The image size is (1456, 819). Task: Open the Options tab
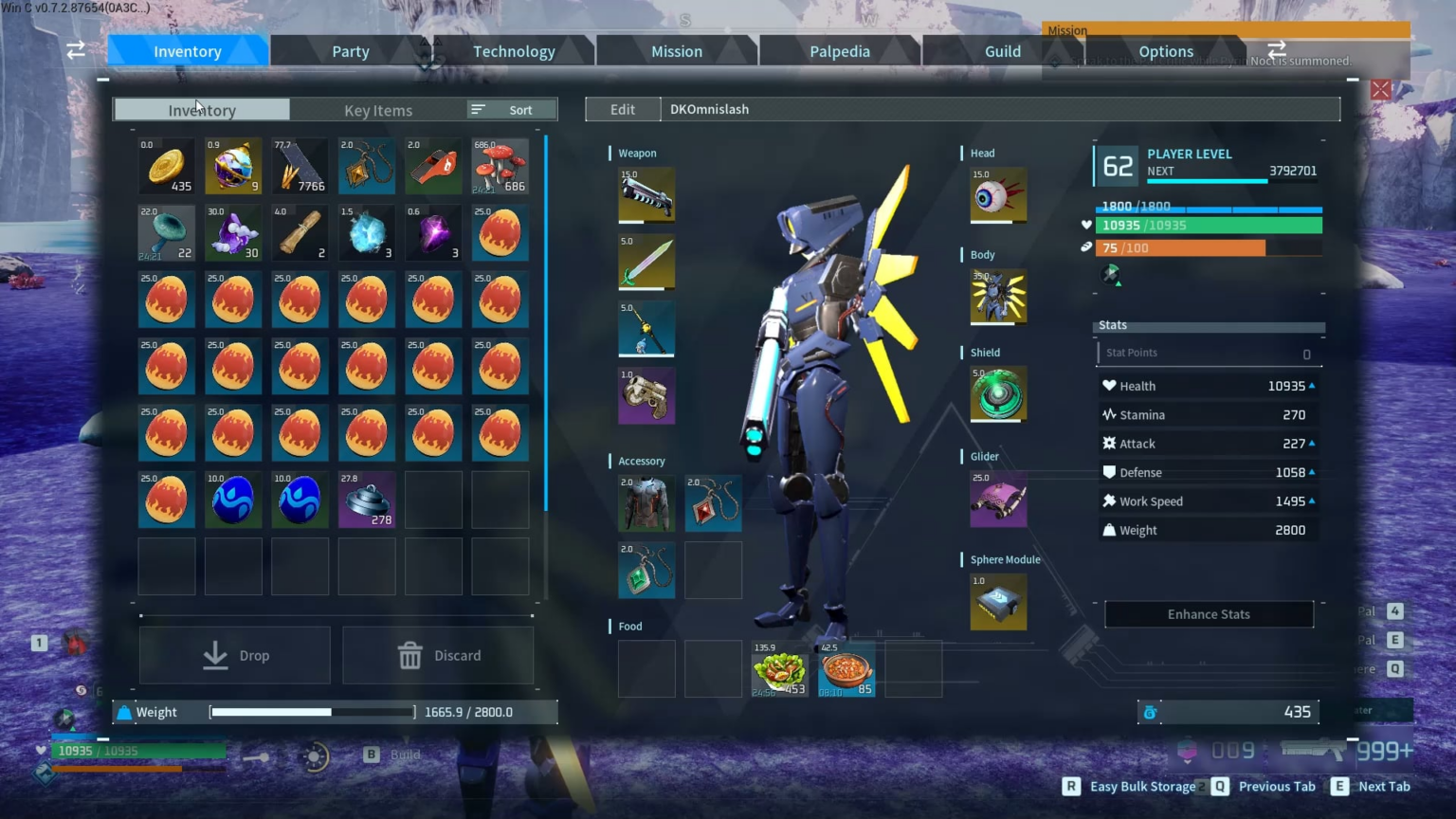pos(1165,51)
